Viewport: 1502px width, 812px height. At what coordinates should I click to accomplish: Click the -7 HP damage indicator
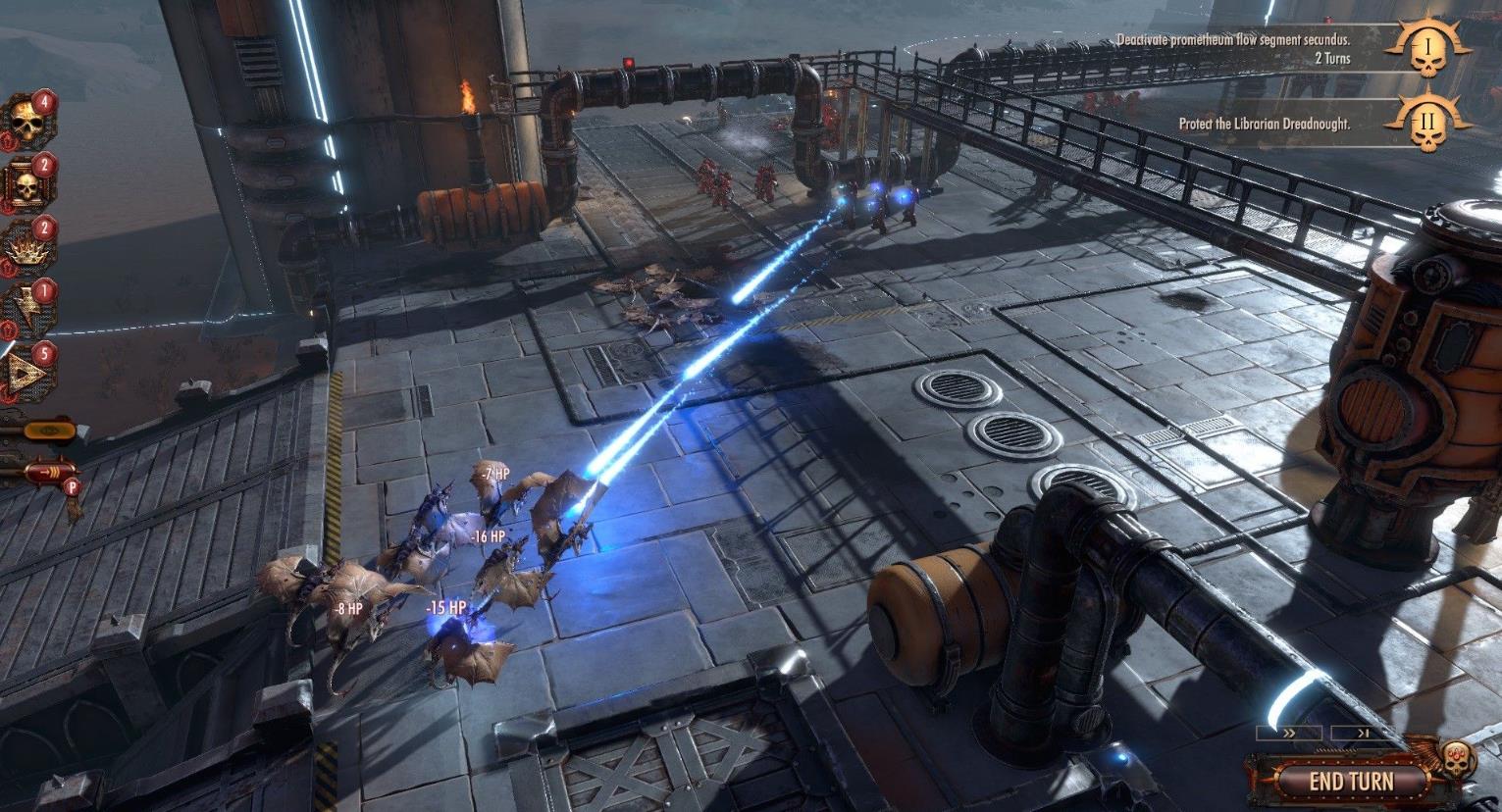(x=492, y=472)
